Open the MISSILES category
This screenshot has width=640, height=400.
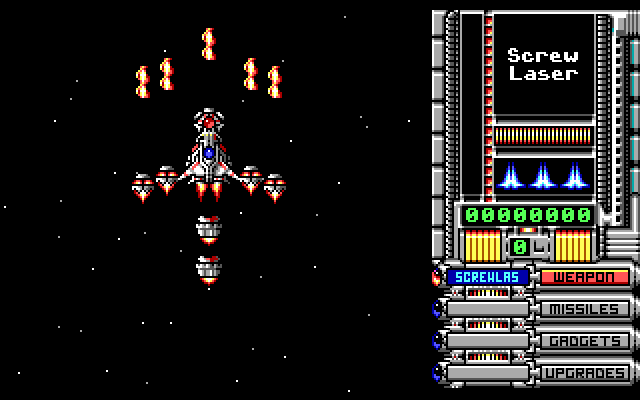585,309
